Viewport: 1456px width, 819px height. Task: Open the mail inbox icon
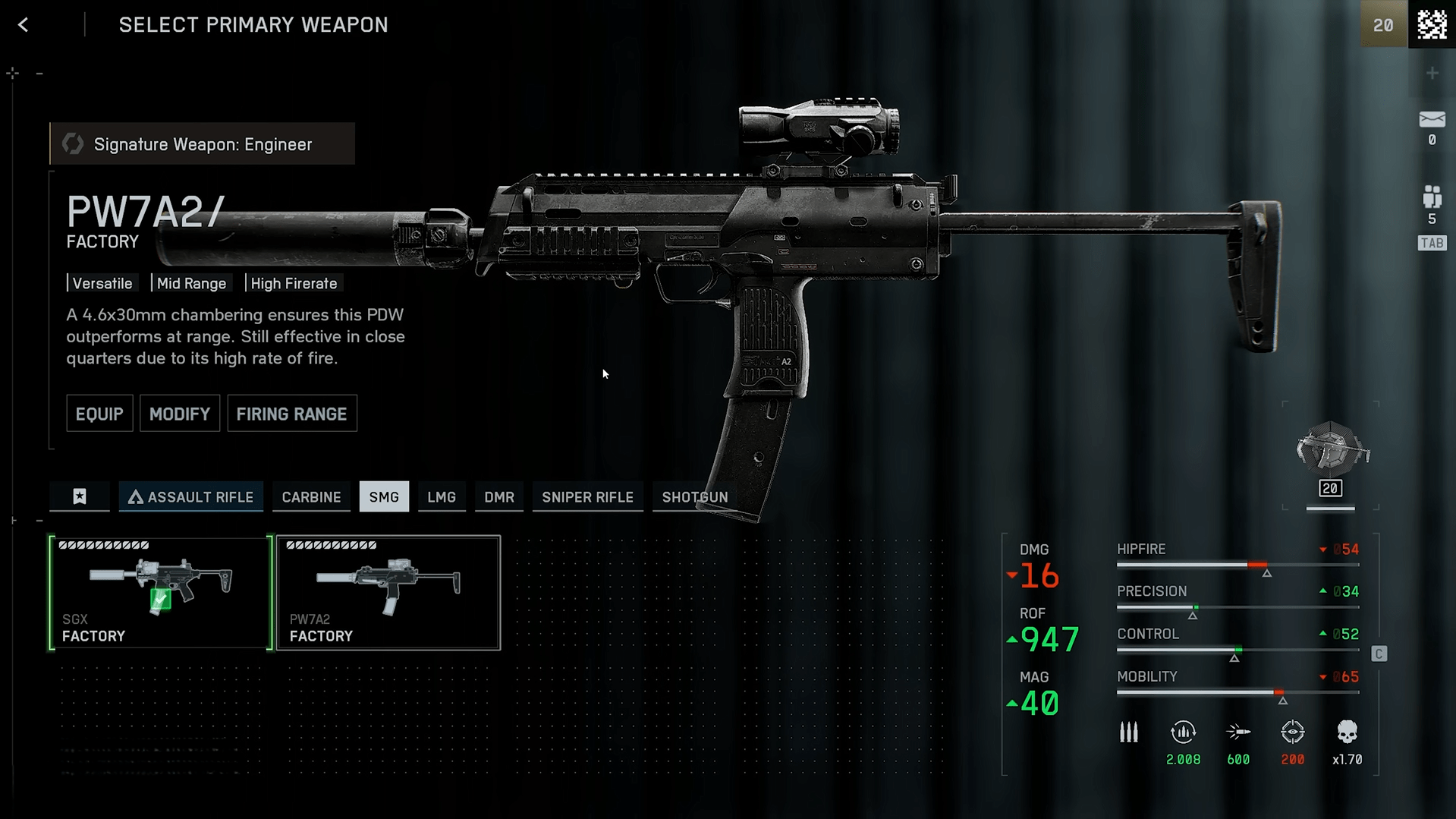coord(1432,120)
